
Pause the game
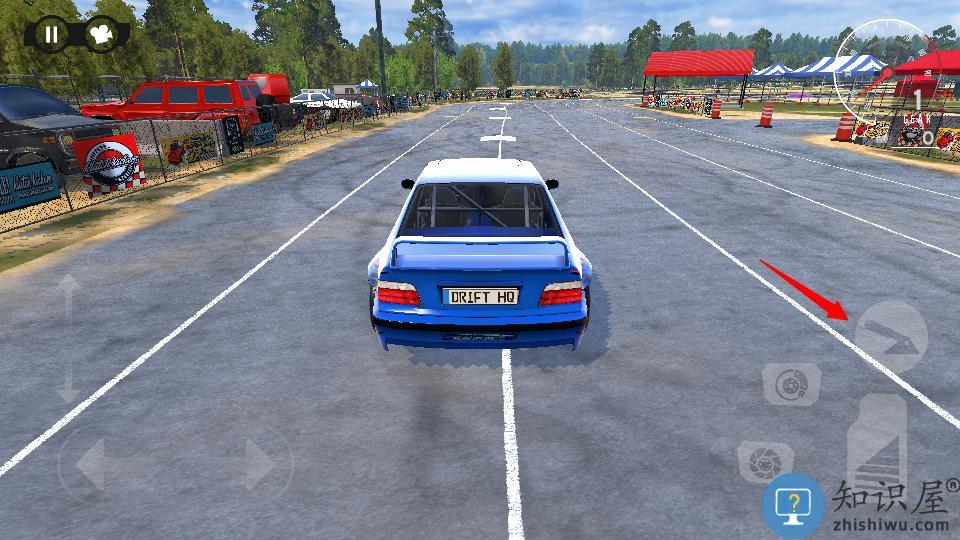tap(50, 35)
